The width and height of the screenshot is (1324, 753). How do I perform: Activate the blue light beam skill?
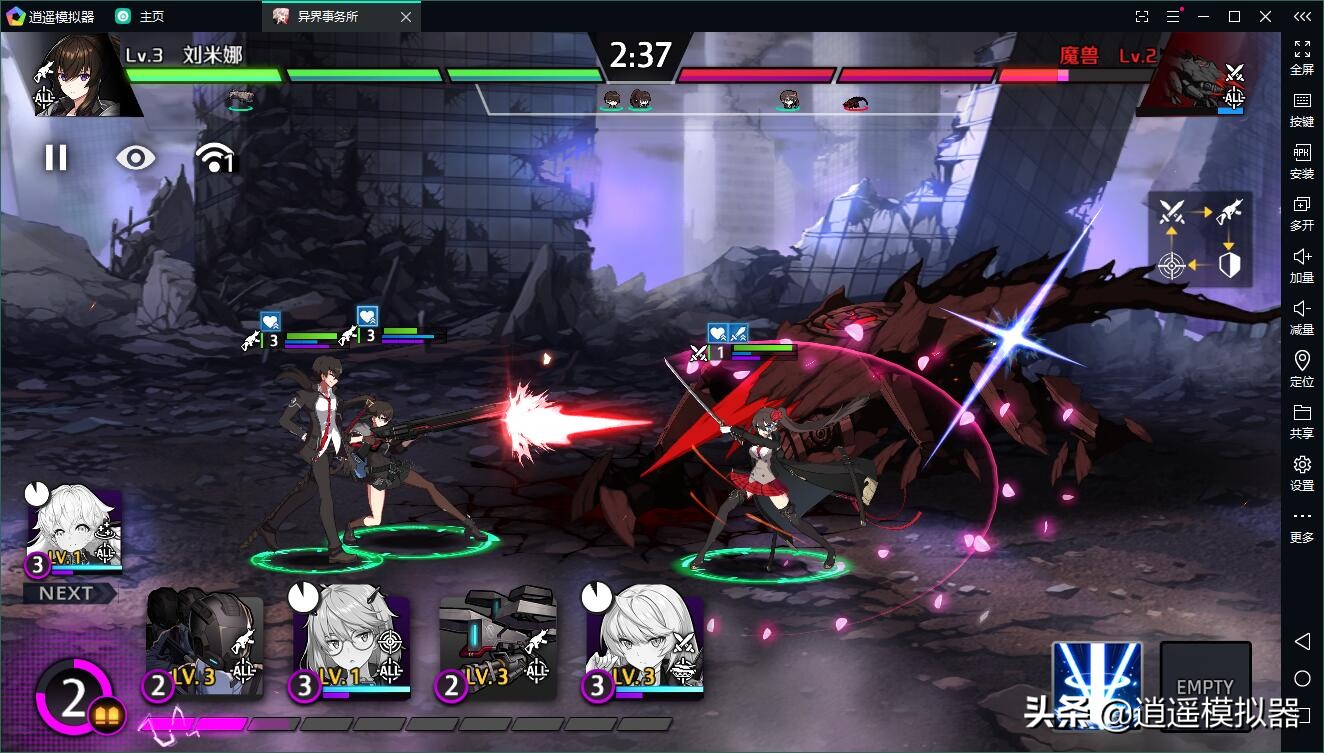tap(1097, 684)
